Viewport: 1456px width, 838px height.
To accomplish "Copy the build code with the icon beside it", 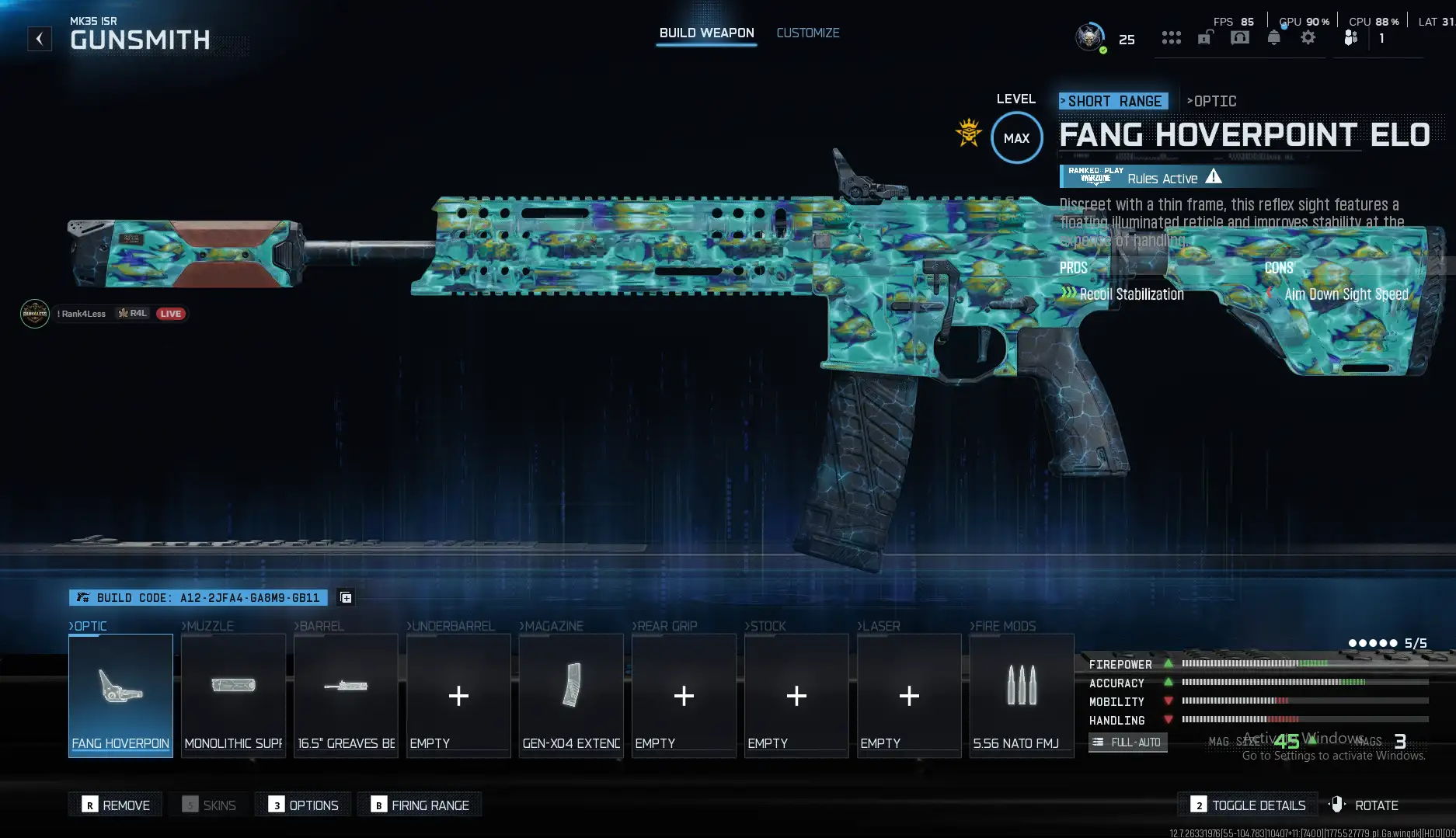I will pos(346,597).
